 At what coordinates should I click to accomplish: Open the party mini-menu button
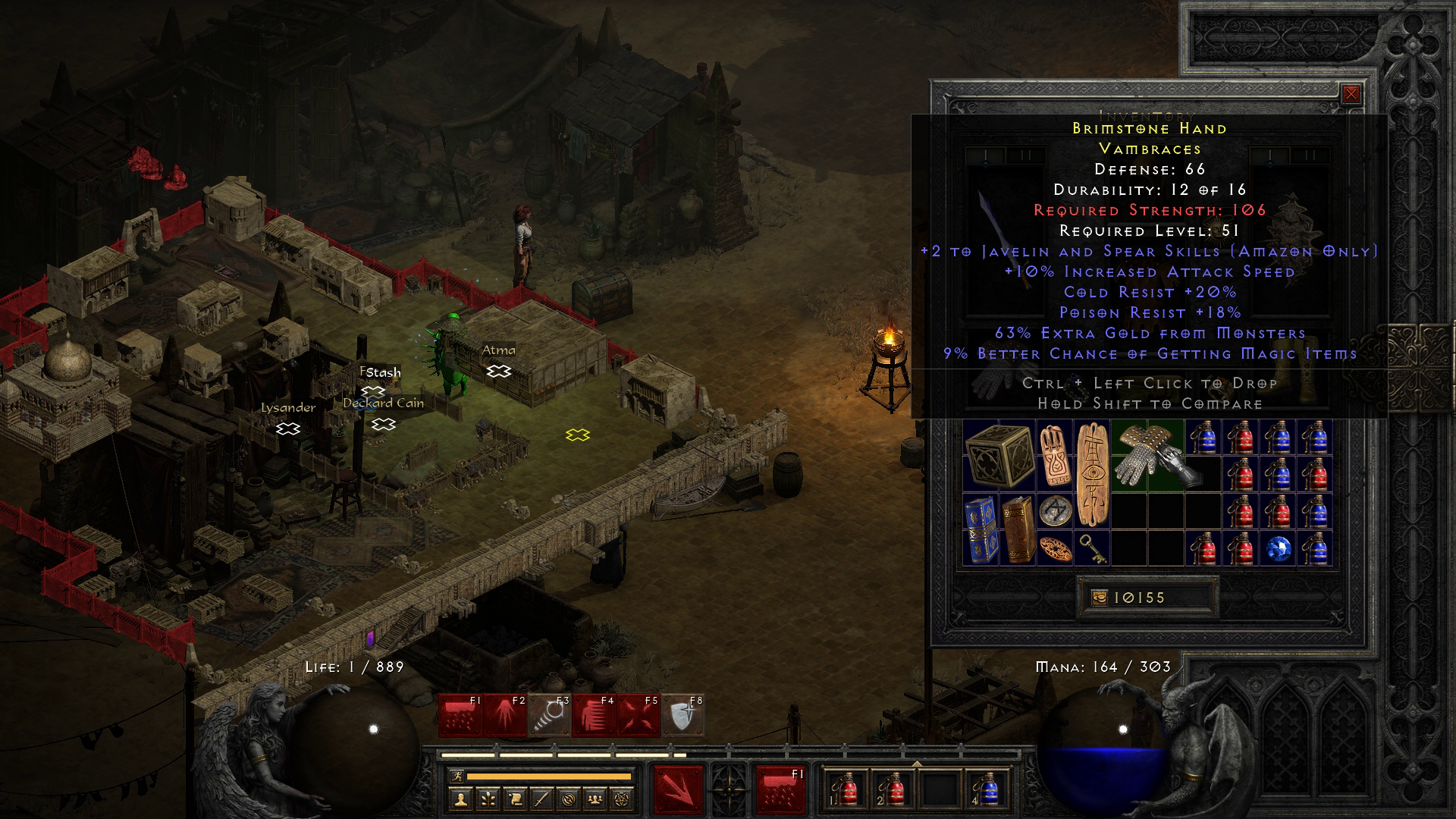click(595, 799)
